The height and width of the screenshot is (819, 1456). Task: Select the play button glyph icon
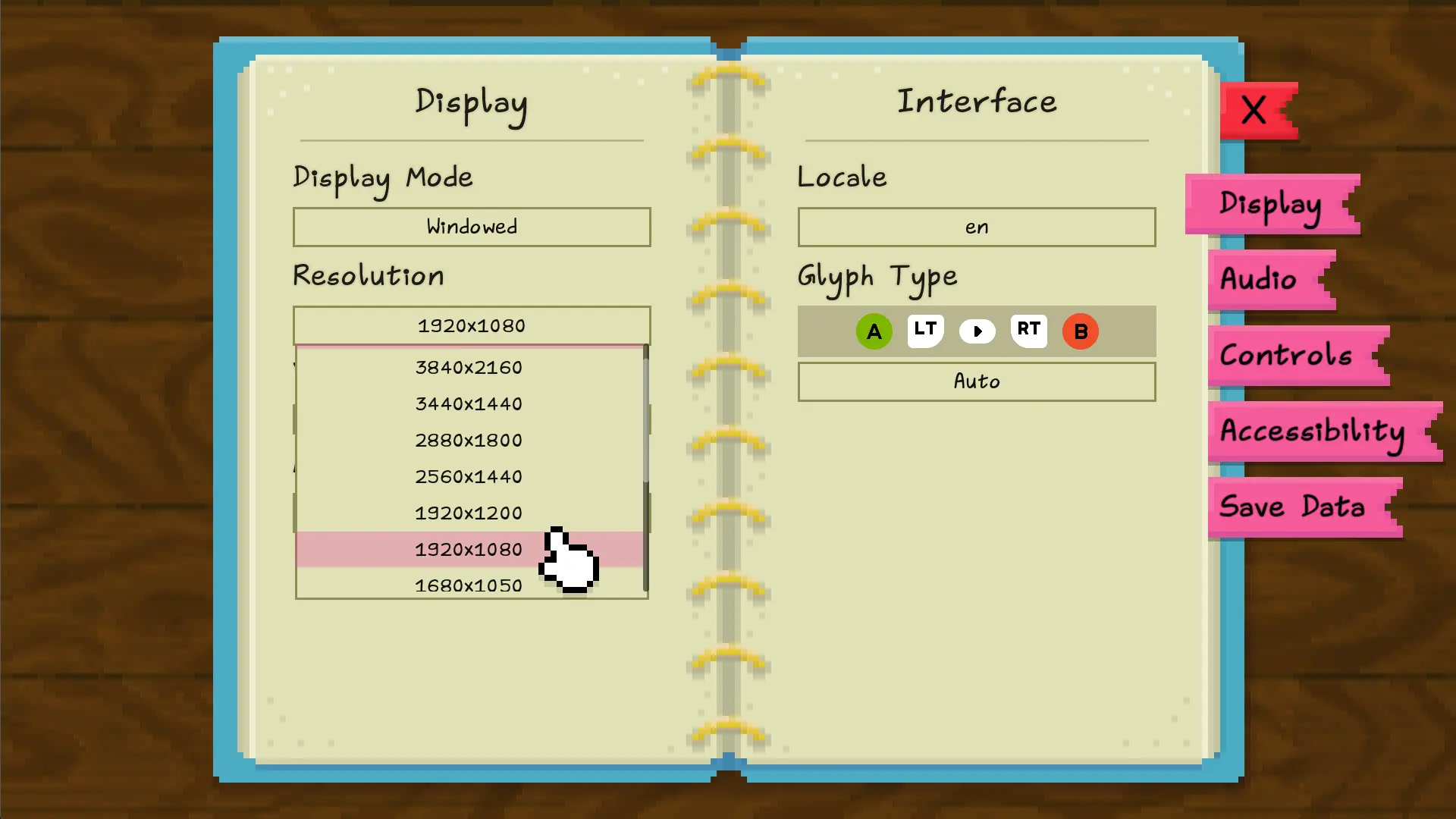[977, 331]
